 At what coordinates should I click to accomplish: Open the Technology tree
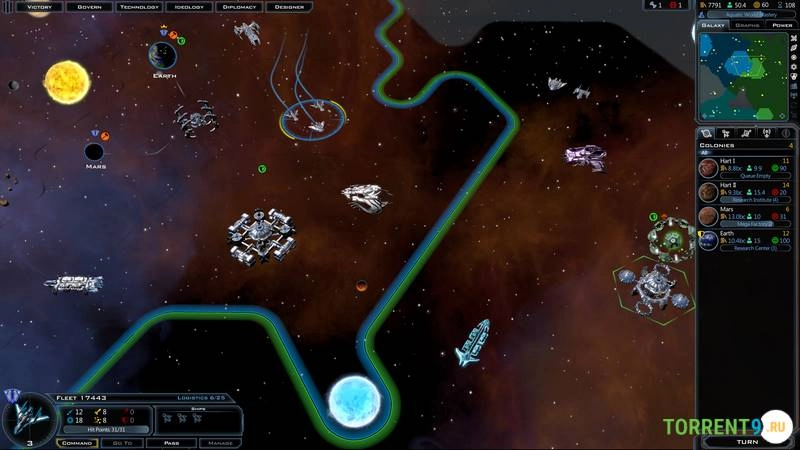(x=139, y=6)
